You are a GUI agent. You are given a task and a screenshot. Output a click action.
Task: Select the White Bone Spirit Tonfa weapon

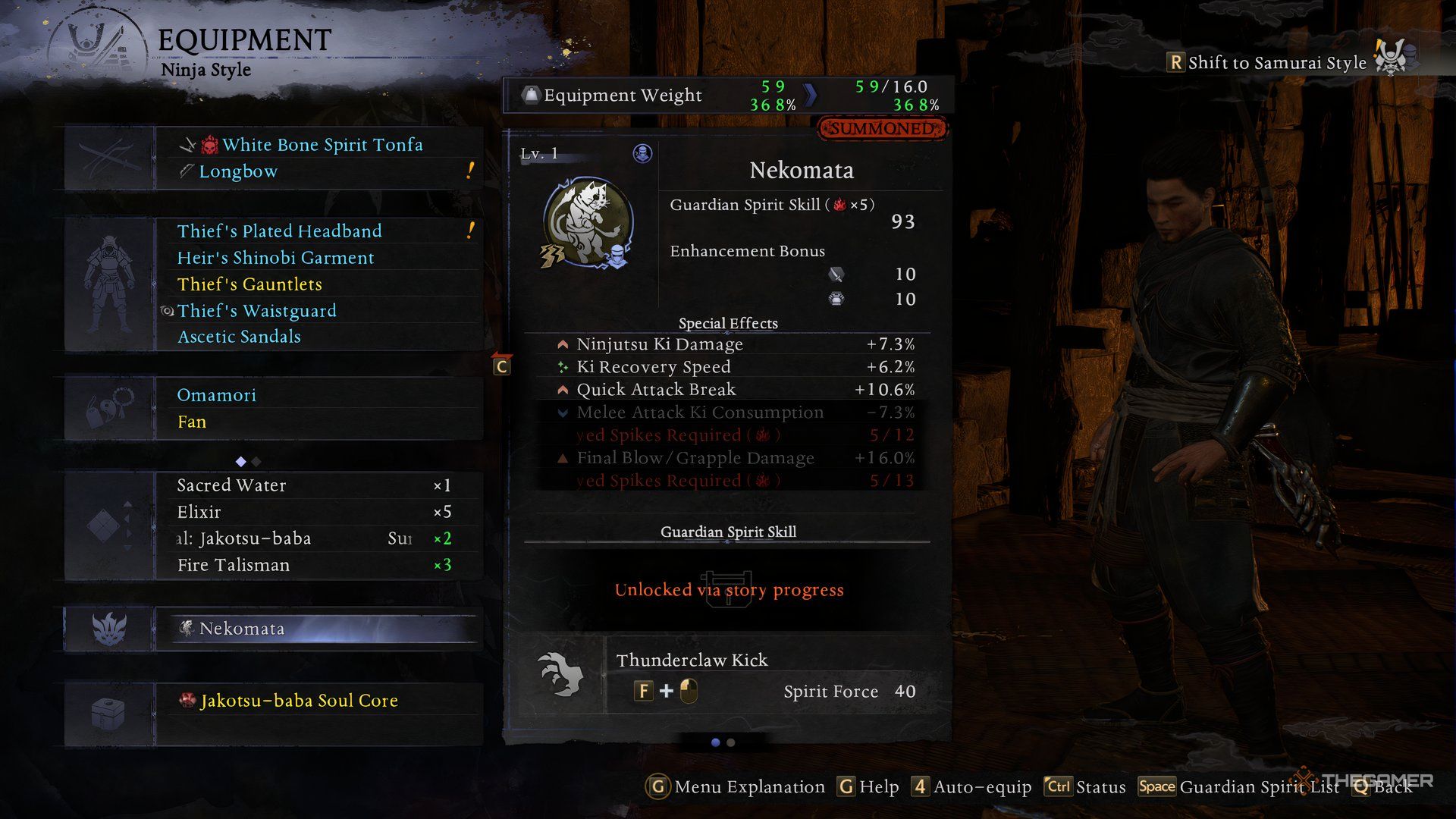coord(322,145)
